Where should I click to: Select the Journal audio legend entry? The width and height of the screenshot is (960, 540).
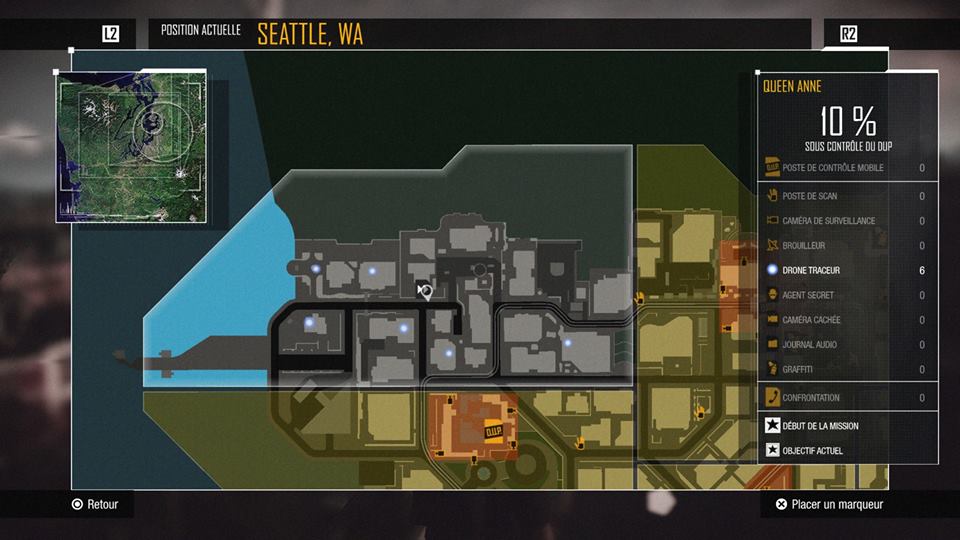tap(809, 345)
